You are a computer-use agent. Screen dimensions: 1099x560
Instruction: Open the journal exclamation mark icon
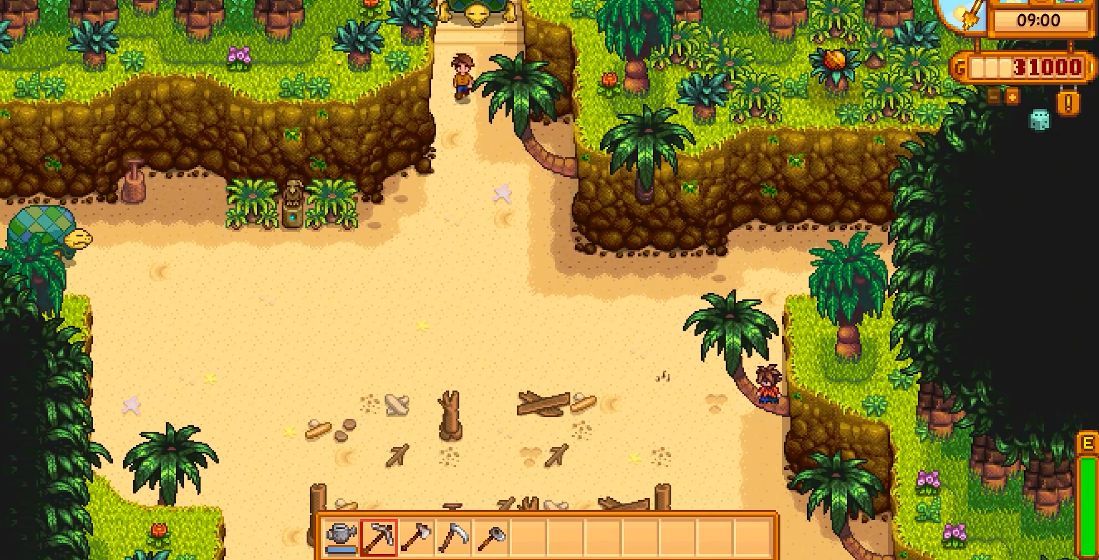[1068, 102]
